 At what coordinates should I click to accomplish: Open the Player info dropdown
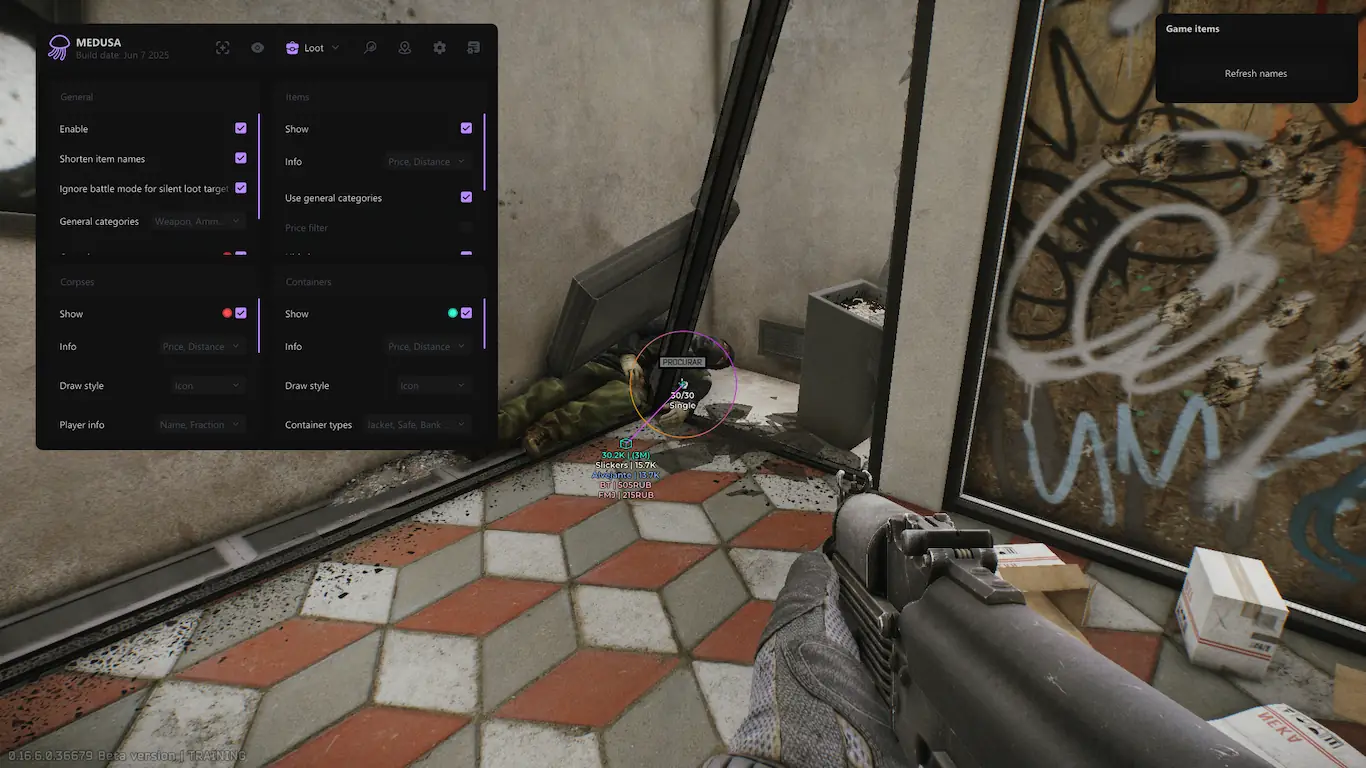(201, 425)
